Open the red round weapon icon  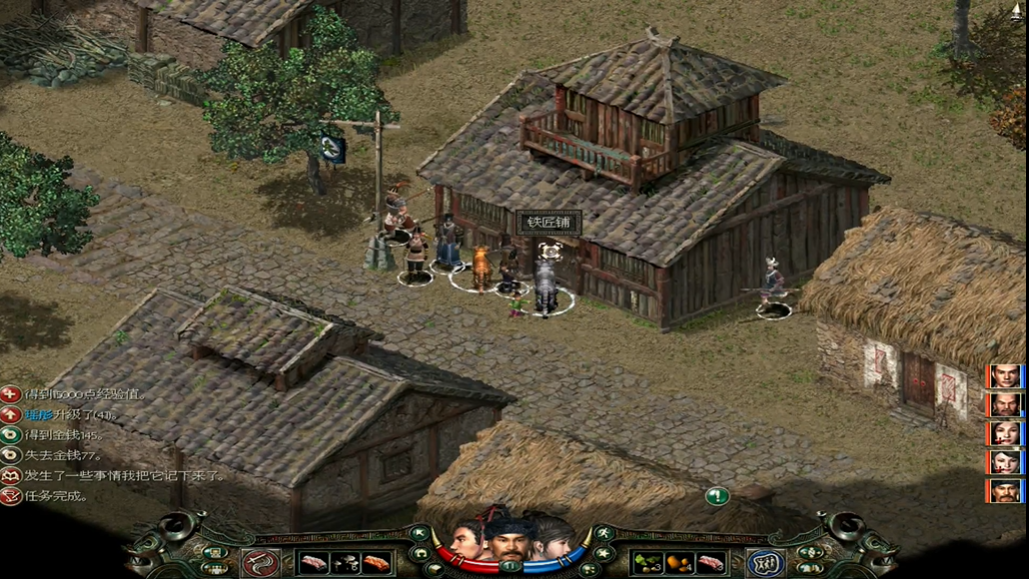pyautogui.click(x=261, y=563)
